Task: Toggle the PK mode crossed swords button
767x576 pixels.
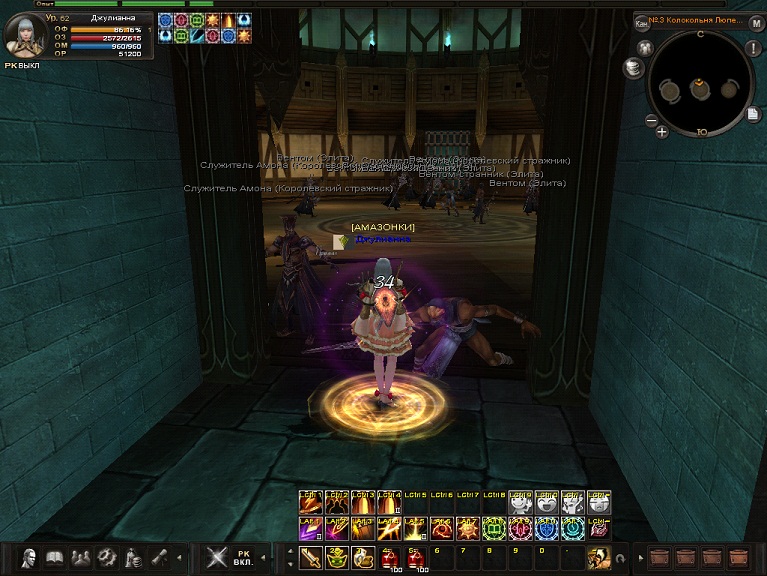Action: [x=216, y=557]
